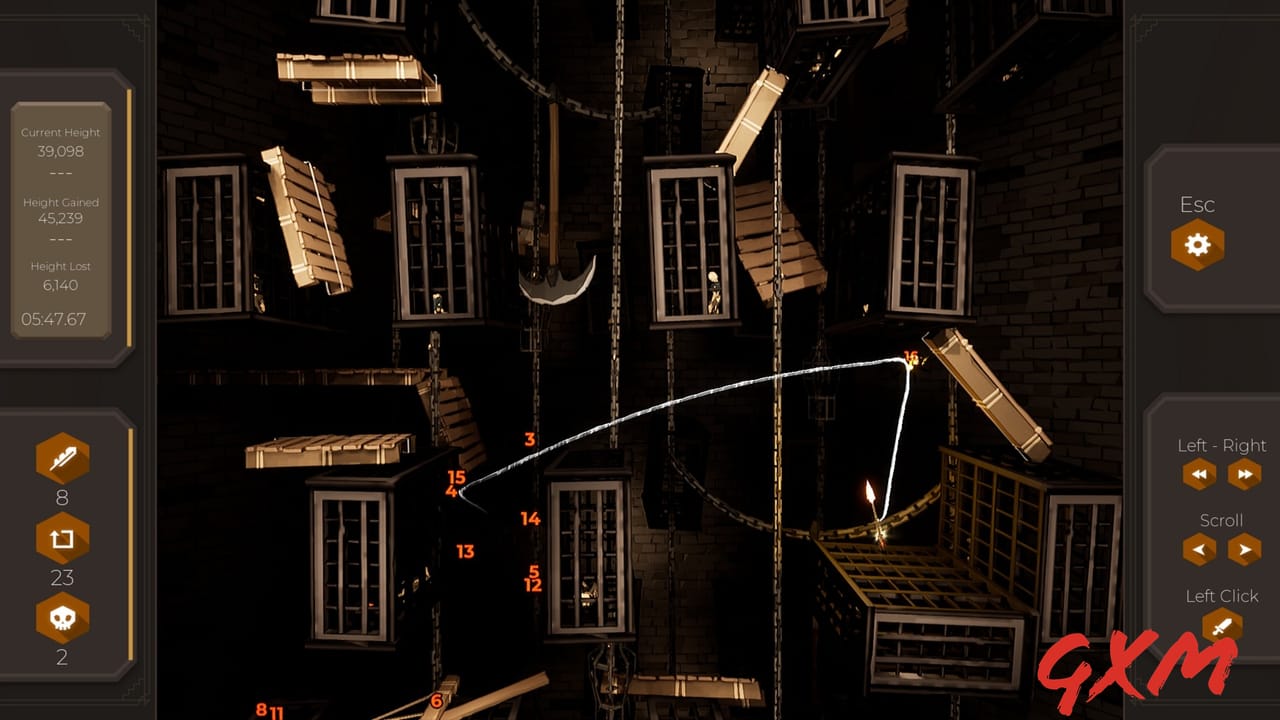Click the Esc label above the gear
This screenshot has height=720, width=1280.
[x=1196, y=205]
